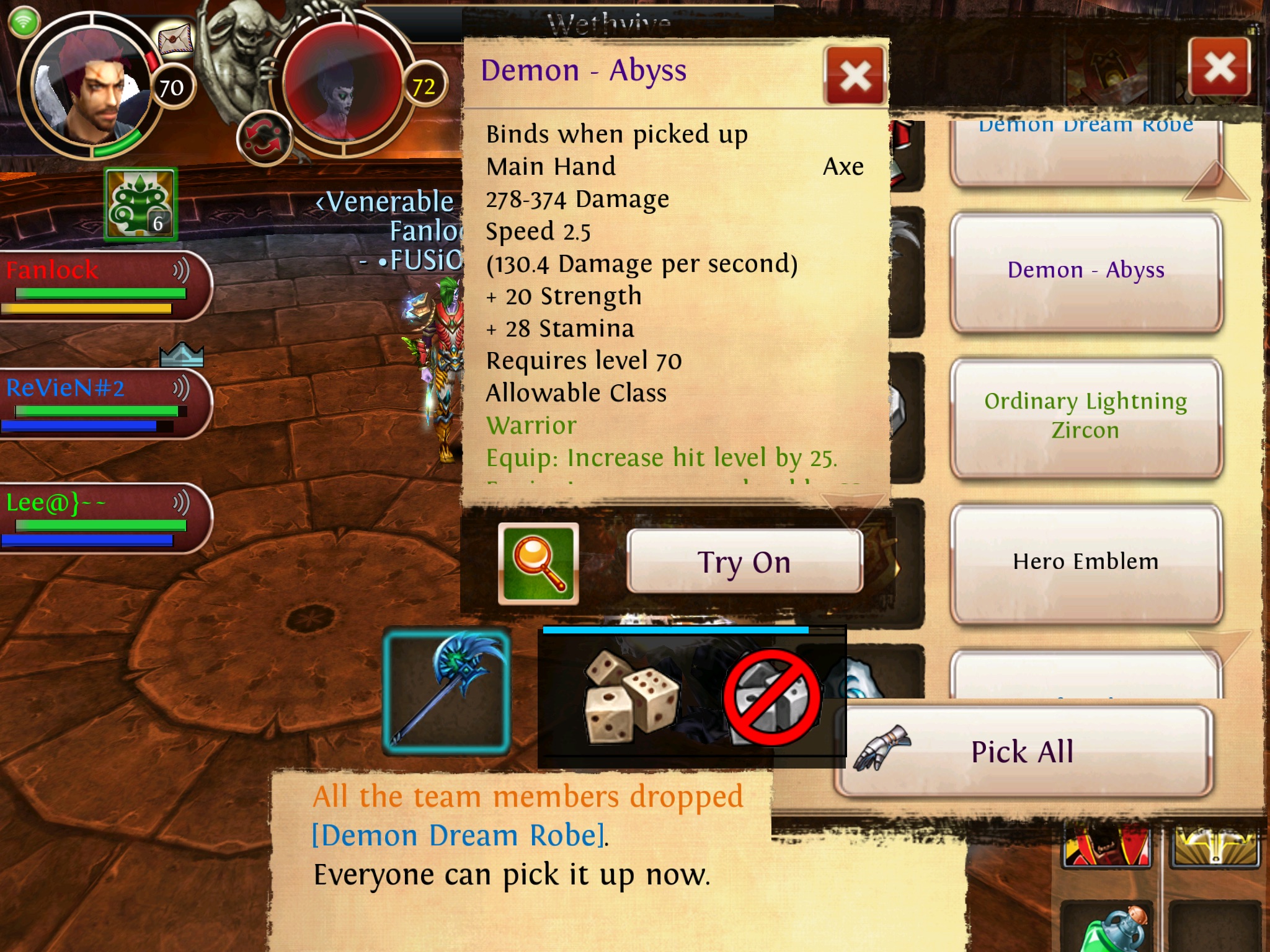Image resolution: width=1270 pixels, height=952 pixels.
Task: Inspect item with the magnifying glass icon
Action: pos(538,563)
